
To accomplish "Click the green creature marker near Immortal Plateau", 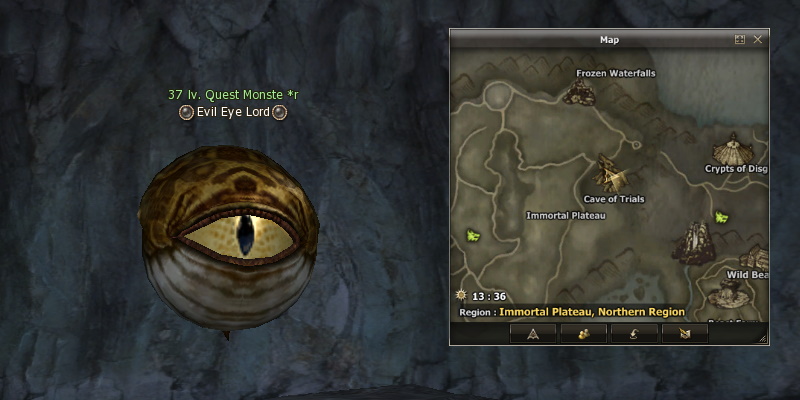I will [474, 236].
